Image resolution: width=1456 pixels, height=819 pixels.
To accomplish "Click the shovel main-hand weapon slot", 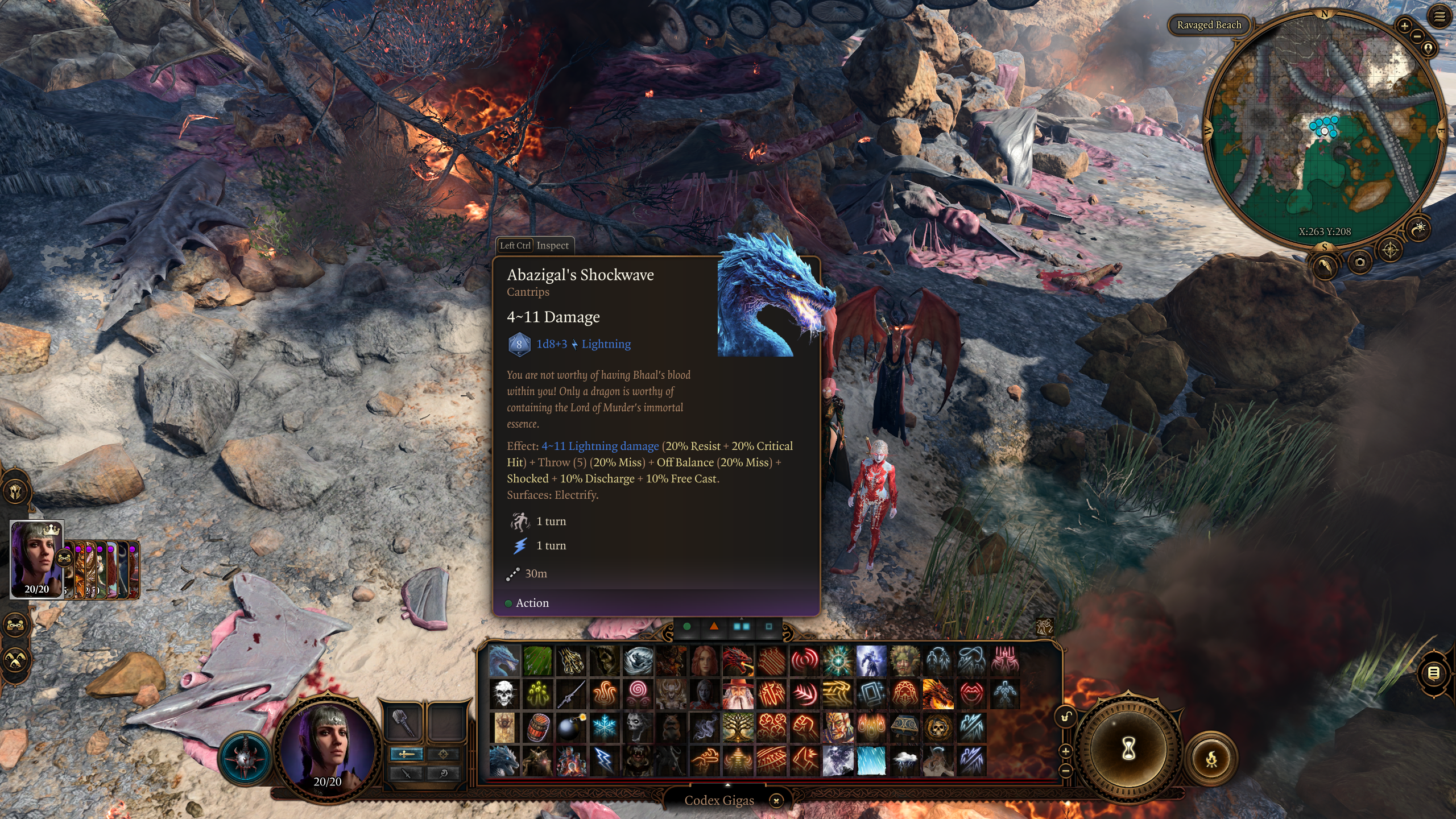I will click(x=403, y=722).
